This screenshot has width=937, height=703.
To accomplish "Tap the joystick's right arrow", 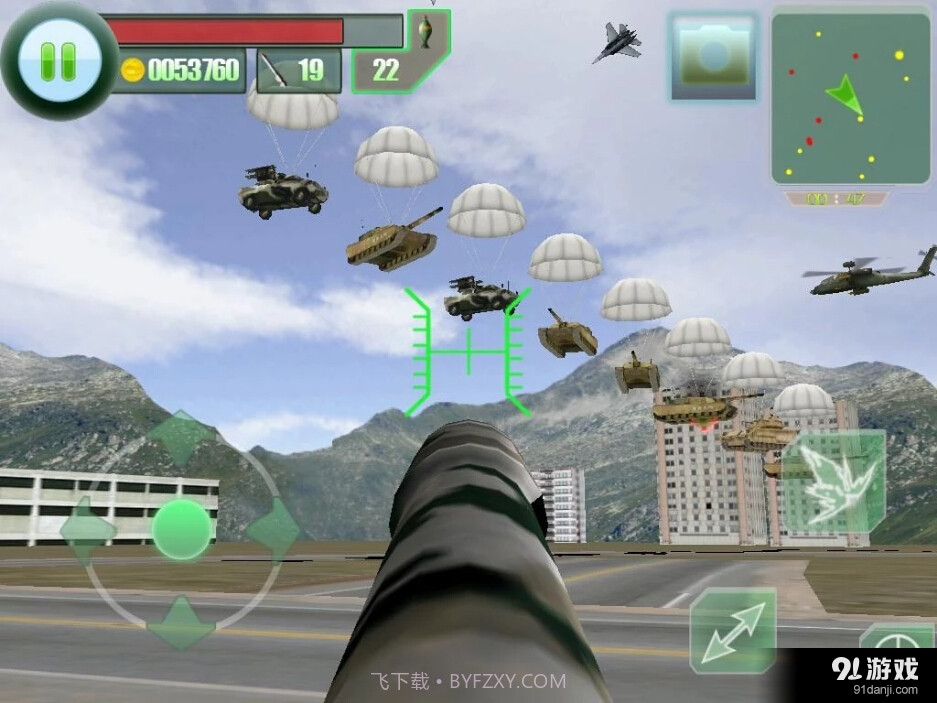I will pyautogui.click(x=272, y=528).
